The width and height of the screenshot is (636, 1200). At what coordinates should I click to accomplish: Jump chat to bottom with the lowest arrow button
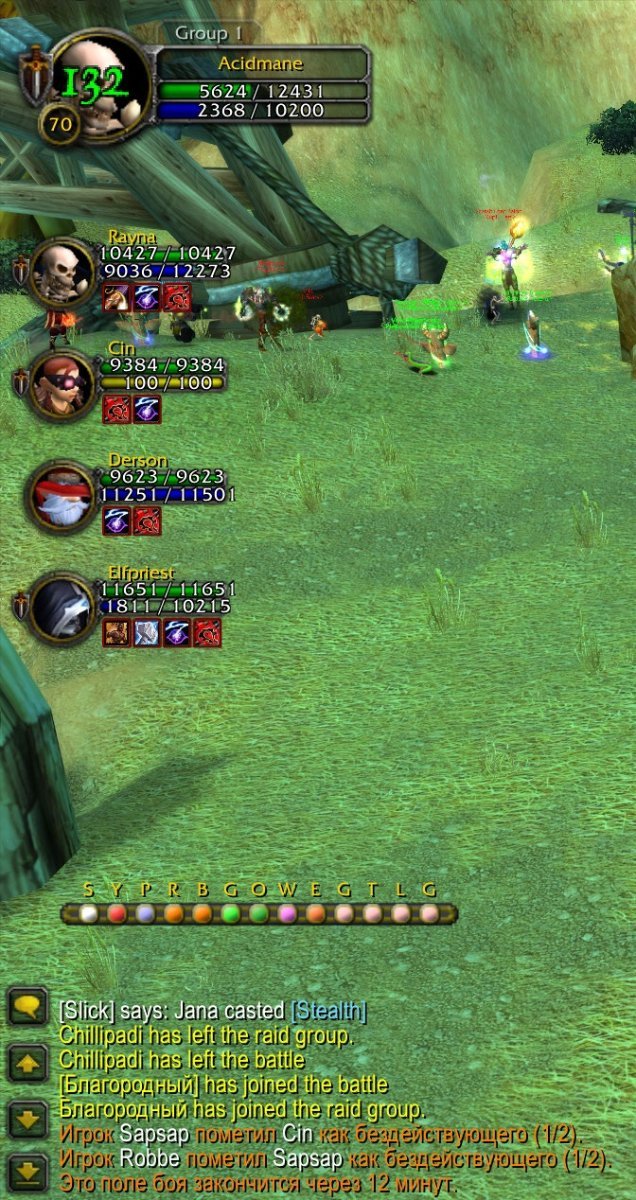point(27,1172)
